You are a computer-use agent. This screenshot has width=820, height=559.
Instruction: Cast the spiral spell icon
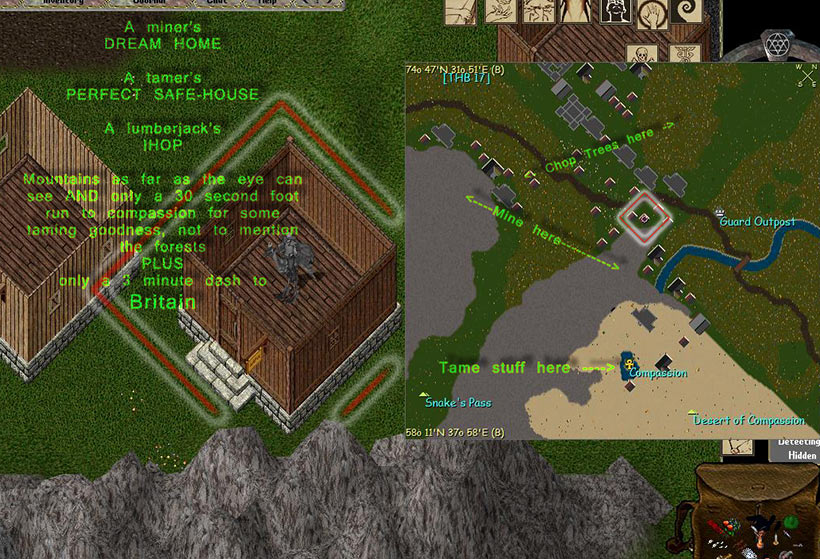[x=688, y=13]
